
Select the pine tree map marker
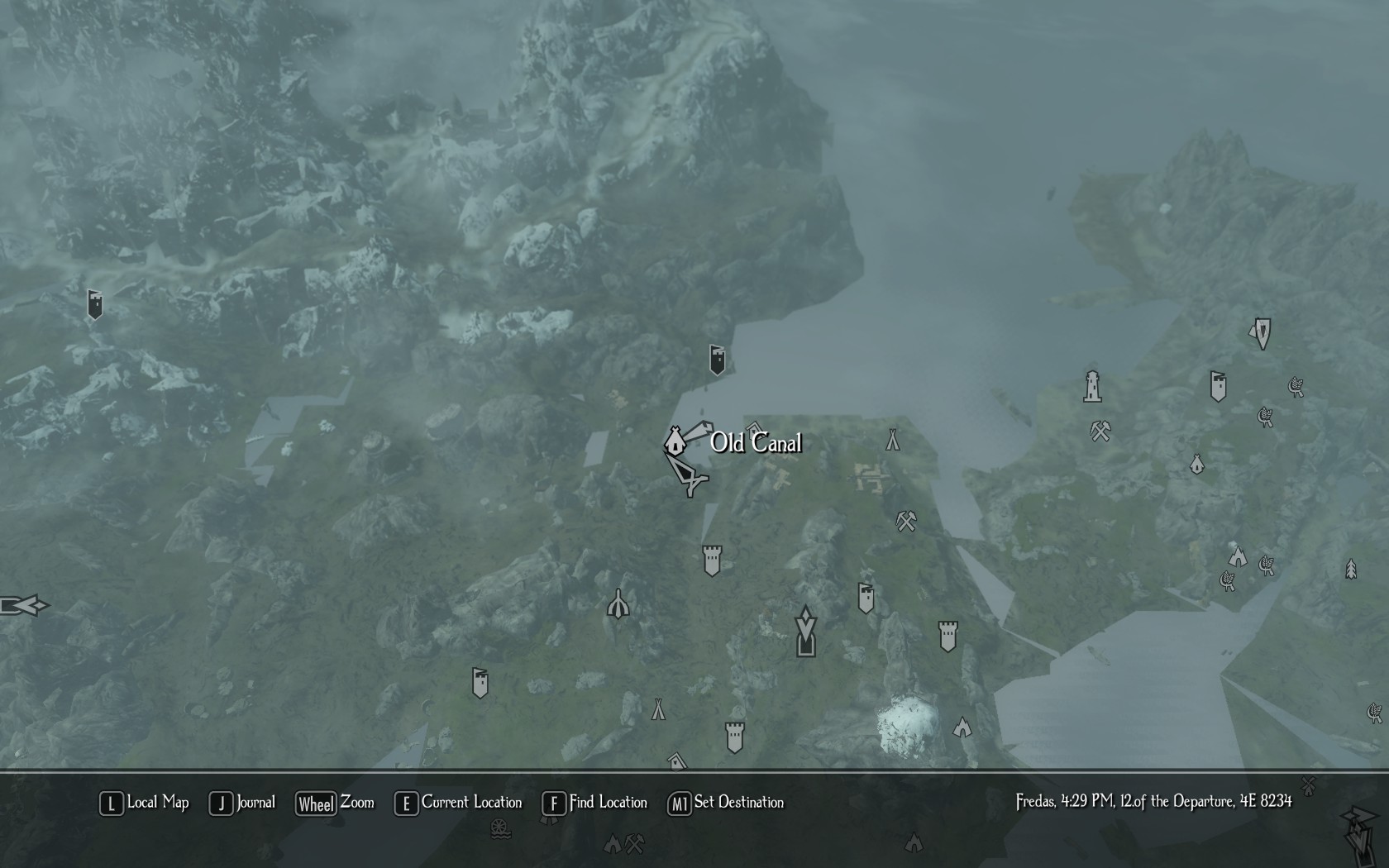[x=1351, y=569]
